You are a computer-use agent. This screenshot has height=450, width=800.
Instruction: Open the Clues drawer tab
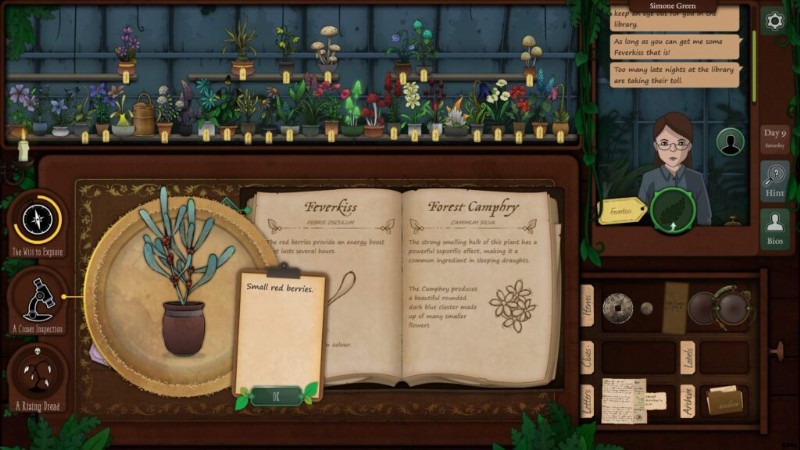click(x=587, y=355)
